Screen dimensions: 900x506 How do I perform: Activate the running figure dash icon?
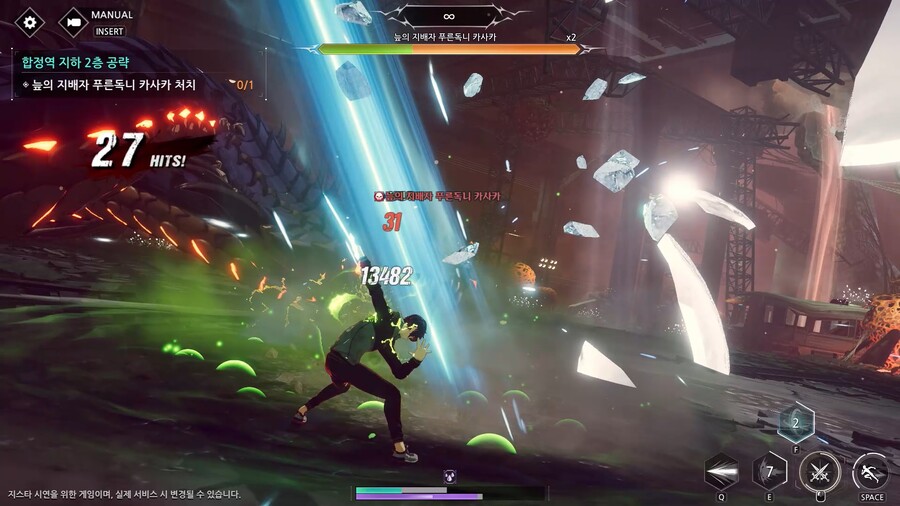[870, 471]
